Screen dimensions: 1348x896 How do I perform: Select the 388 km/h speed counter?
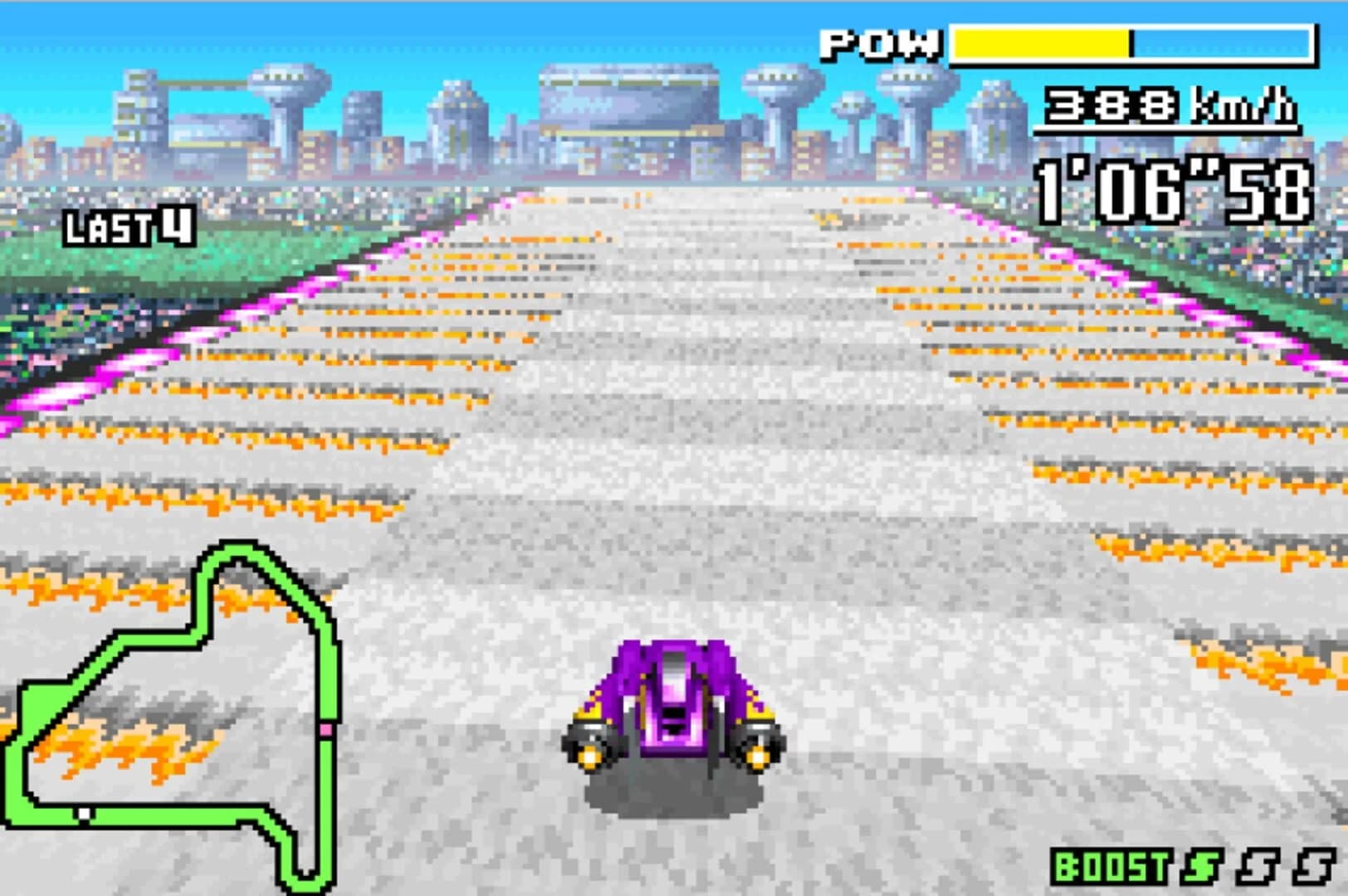point(1112,108)
